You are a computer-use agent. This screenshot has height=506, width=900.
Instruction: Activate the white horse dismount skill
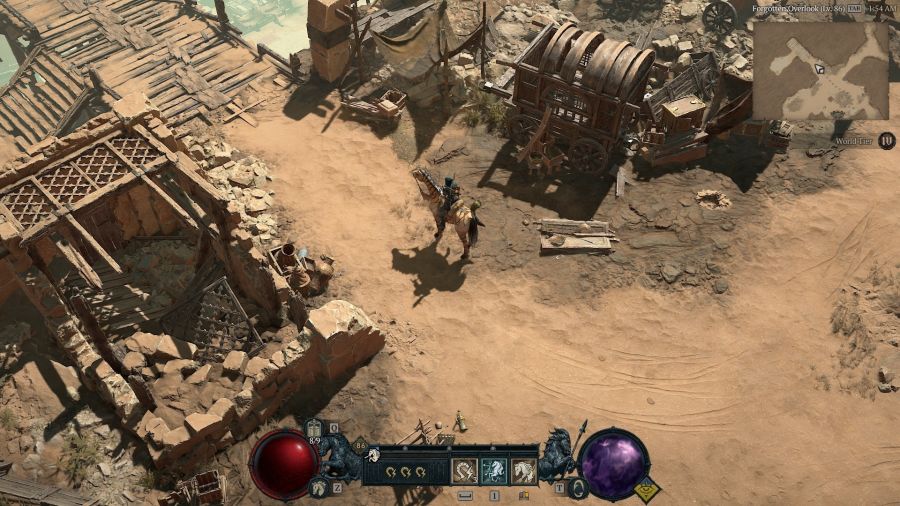pos(523,471)
